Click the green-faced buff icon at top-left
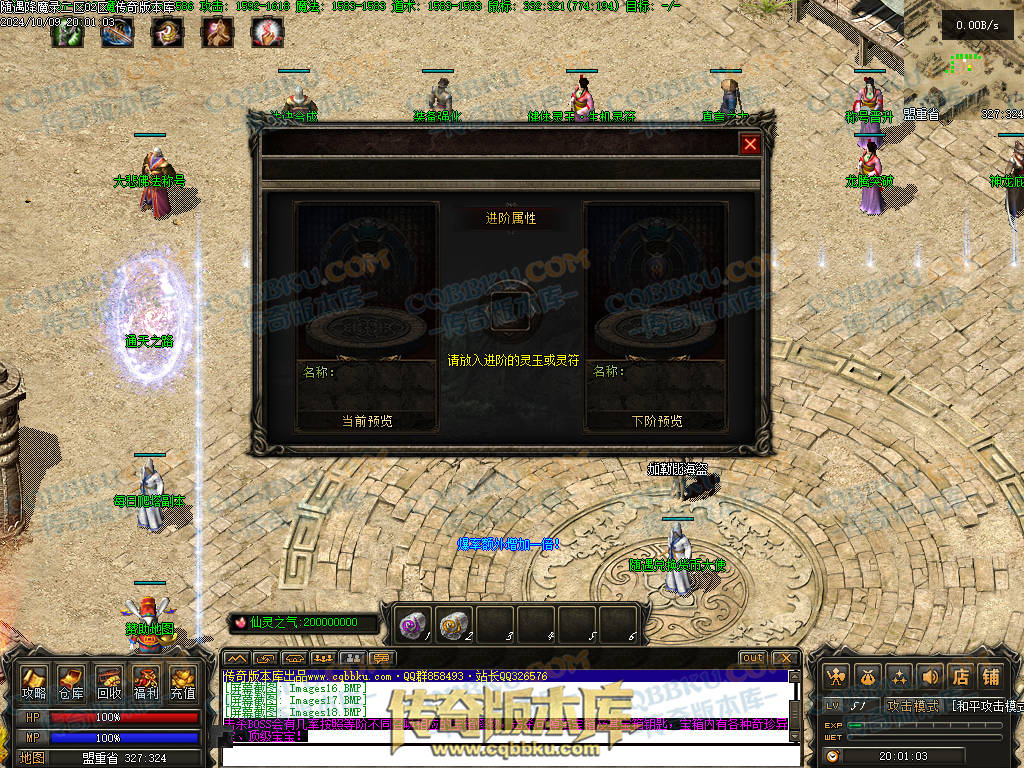 pyautogui.click(x=66, y=33)
